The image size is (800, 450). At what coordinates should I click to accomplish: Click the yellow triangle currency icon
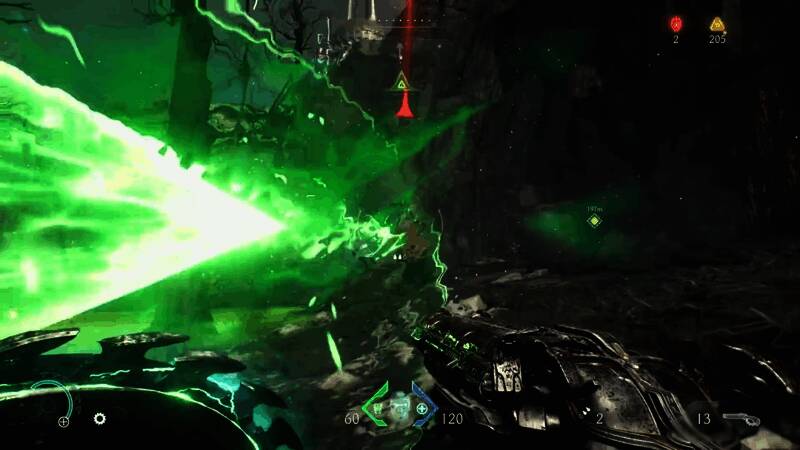(716, 24)
